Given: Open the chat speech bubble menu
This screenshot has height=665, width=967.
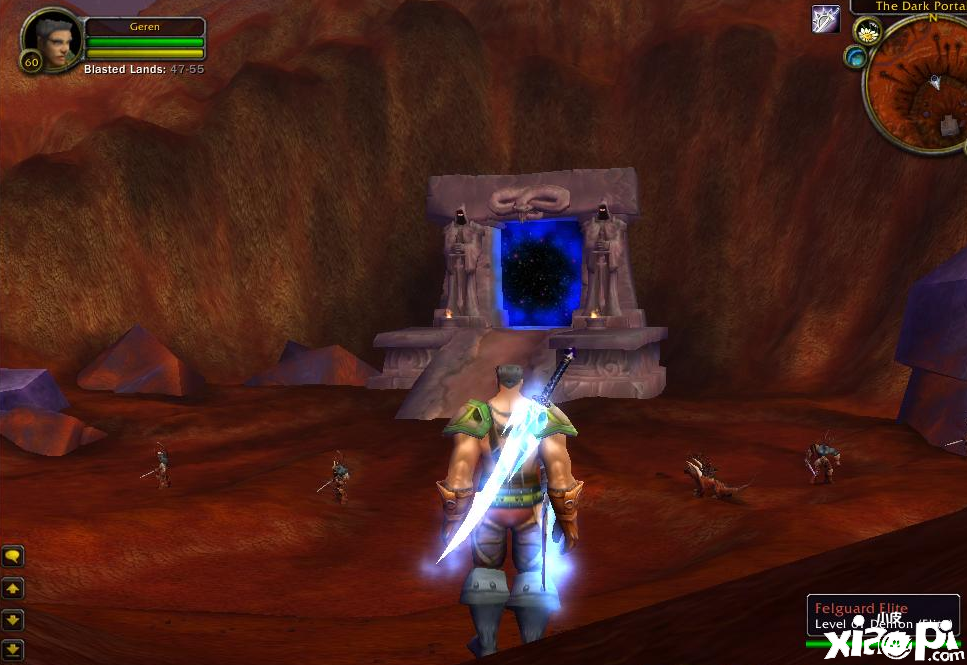Looking at the screenshot, I should (13, 556).
